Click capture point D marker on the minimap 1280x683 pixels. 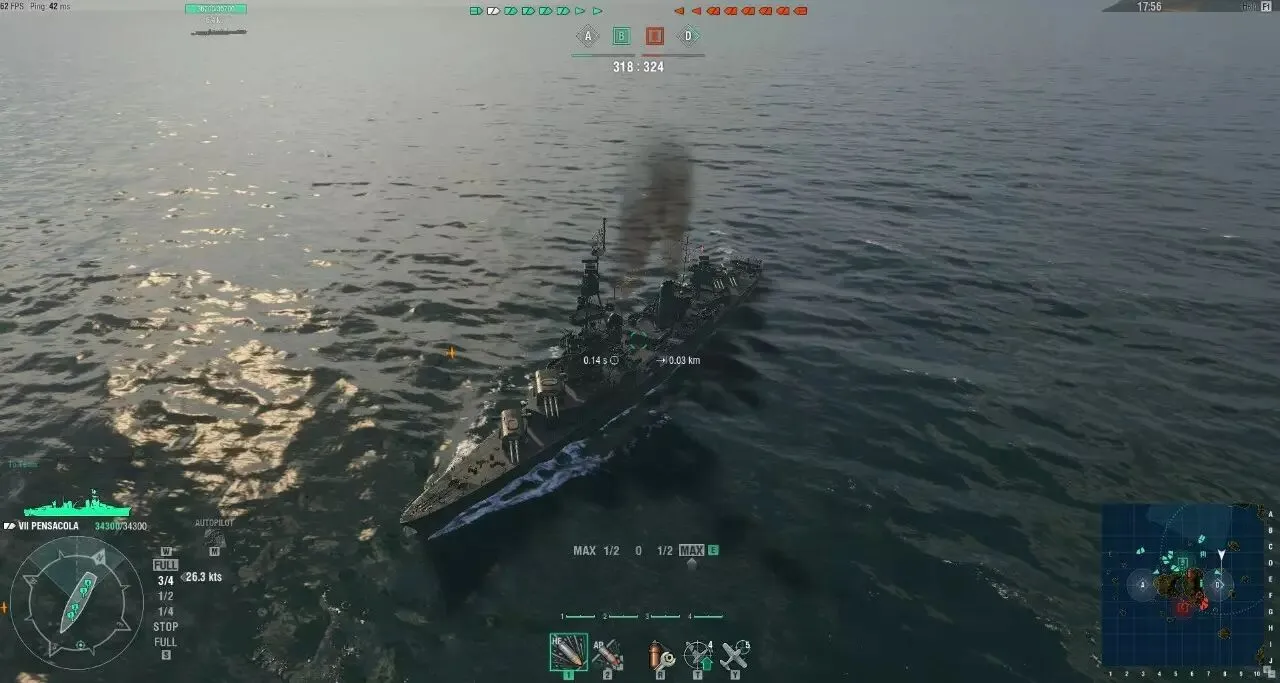pyautogui.click(x=1218, y=584)
